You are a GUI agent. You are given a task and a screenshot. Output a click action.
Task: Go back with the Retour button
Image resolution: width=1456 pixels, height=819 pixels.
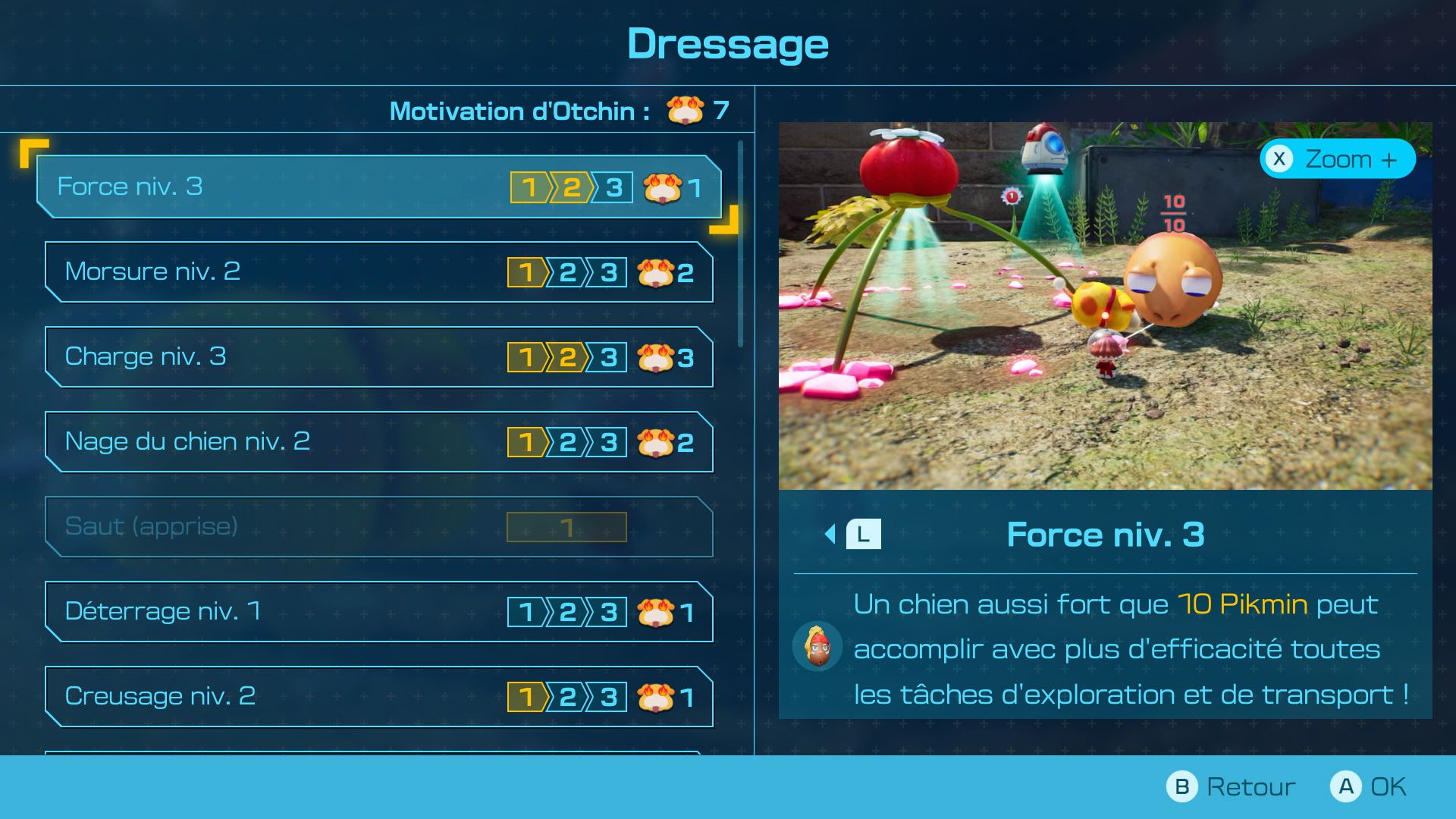point(1231,787)
